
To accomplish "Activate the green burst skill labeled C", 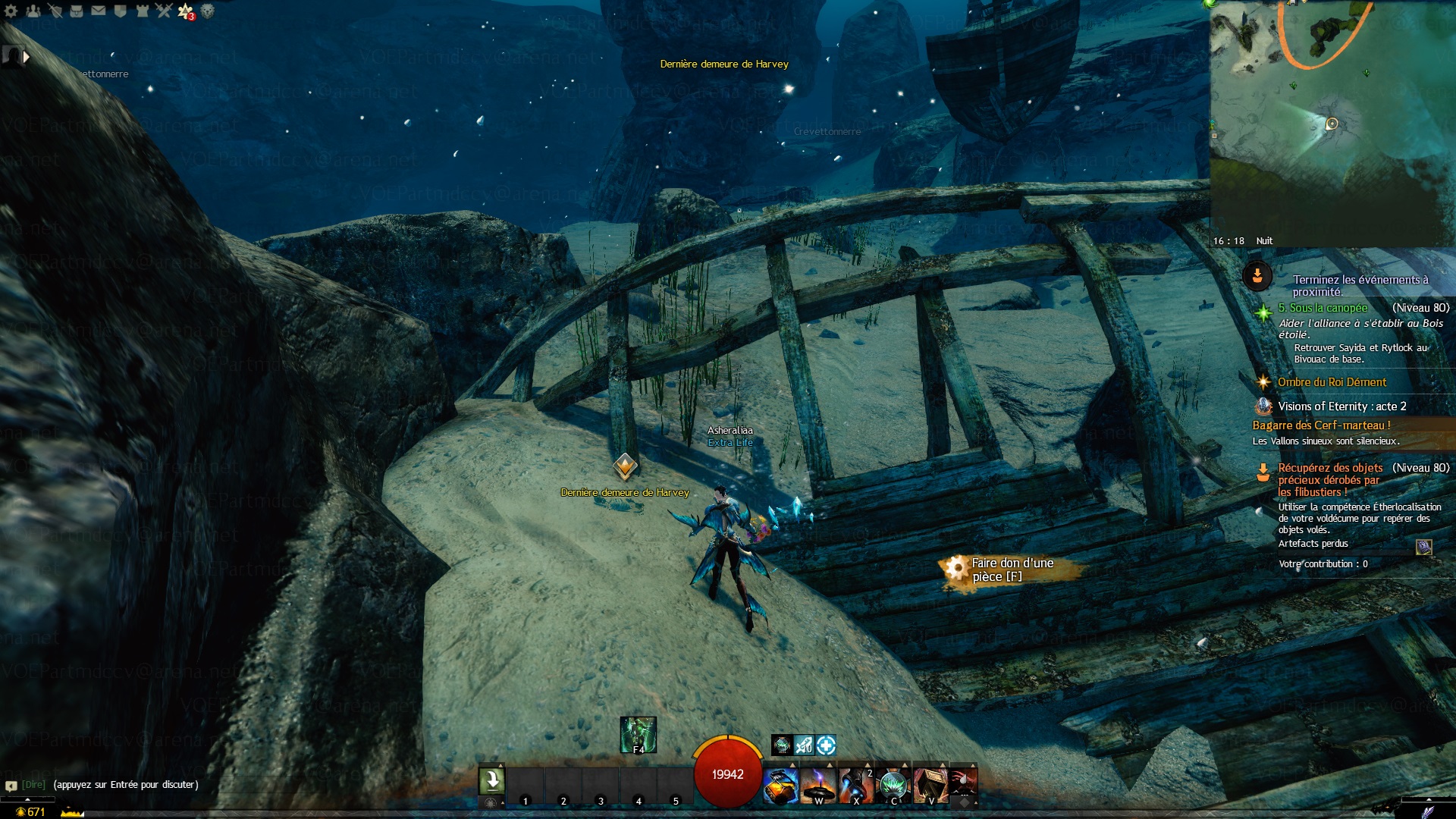I will click(893, 785).
